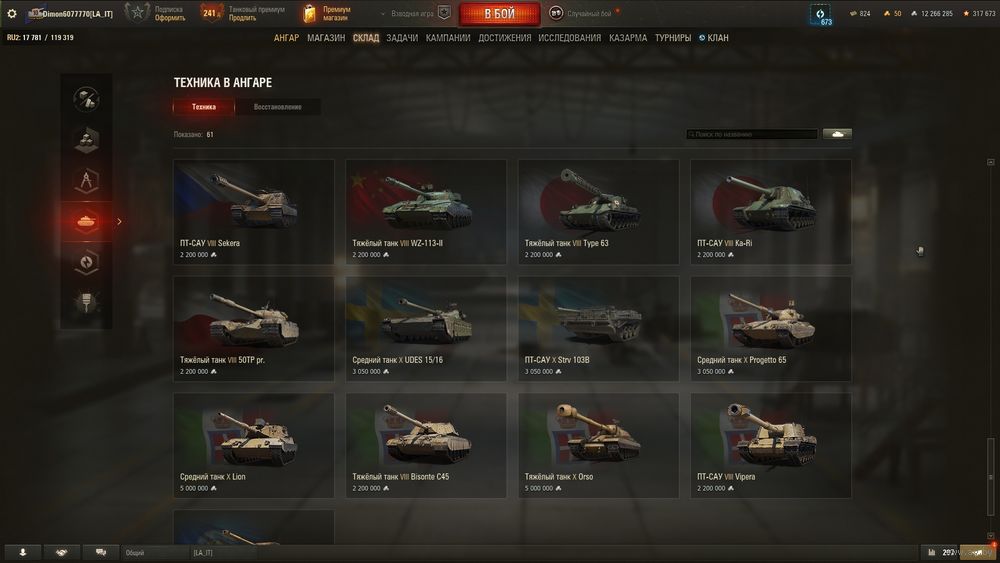Open the МАГАЗИН menu

click(x=326, y=38)
